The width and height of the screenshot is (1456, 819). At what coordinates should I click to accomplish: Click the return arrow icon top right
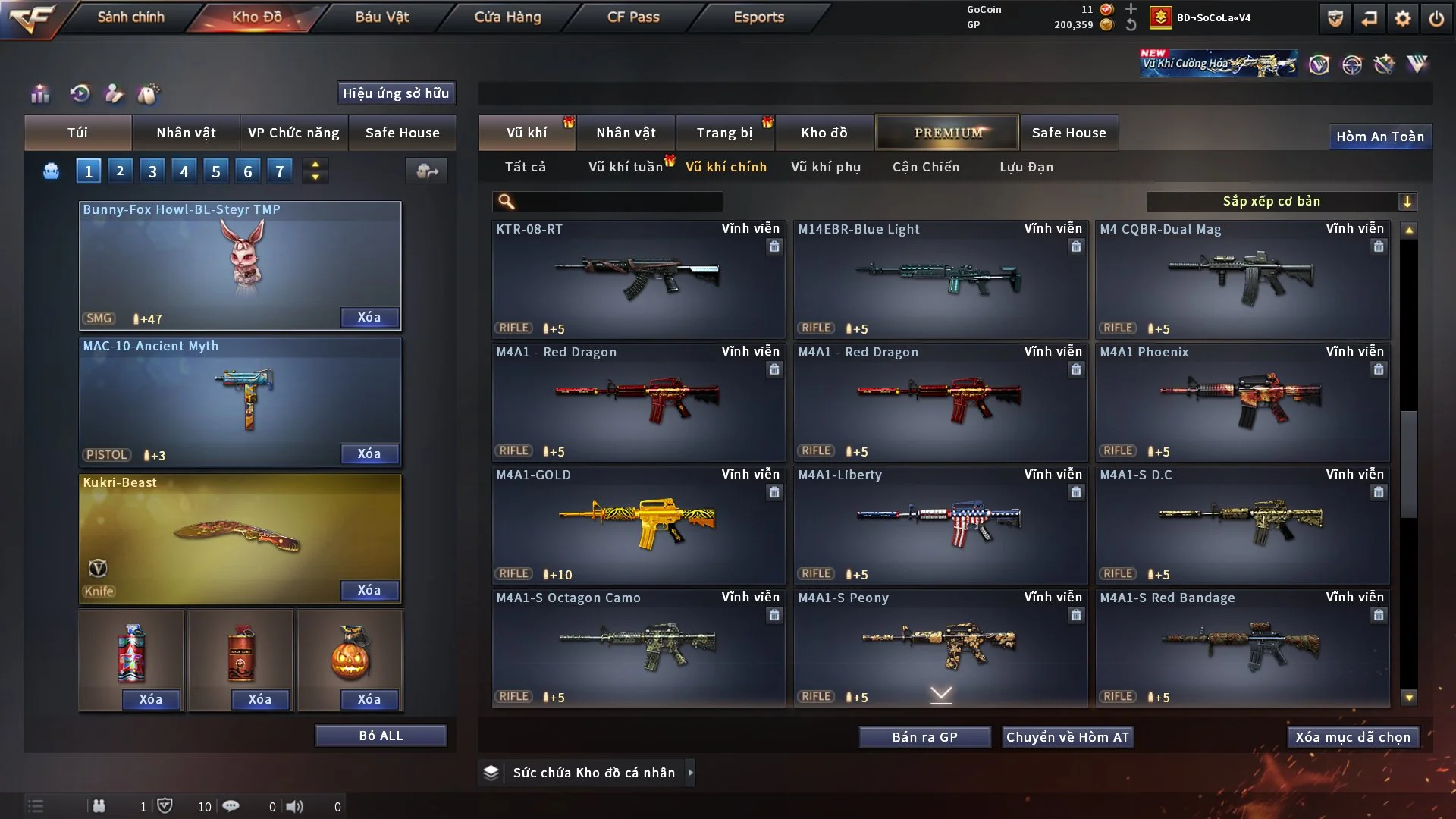(x=1370, y=17)
